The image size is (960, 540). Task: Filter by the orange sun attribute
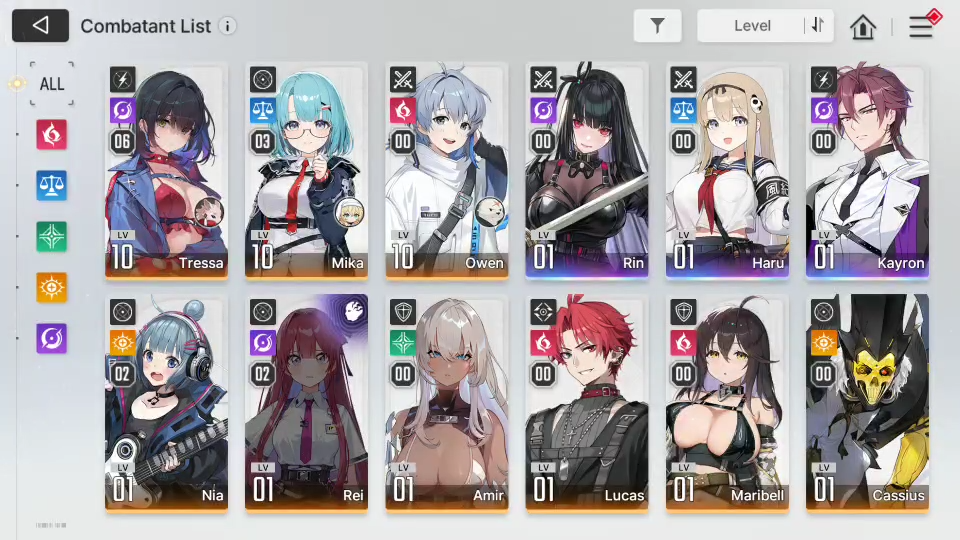51,287
